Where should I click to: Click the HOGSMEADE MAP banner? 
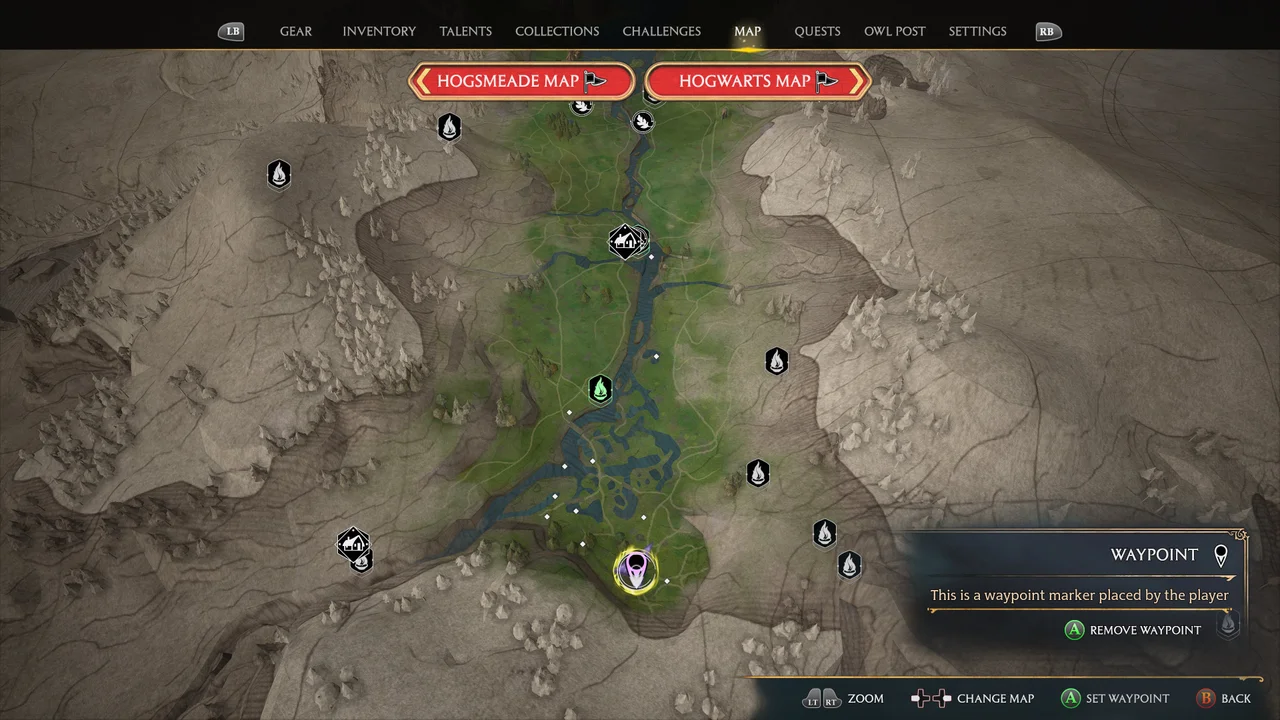(x=521, y=81)
